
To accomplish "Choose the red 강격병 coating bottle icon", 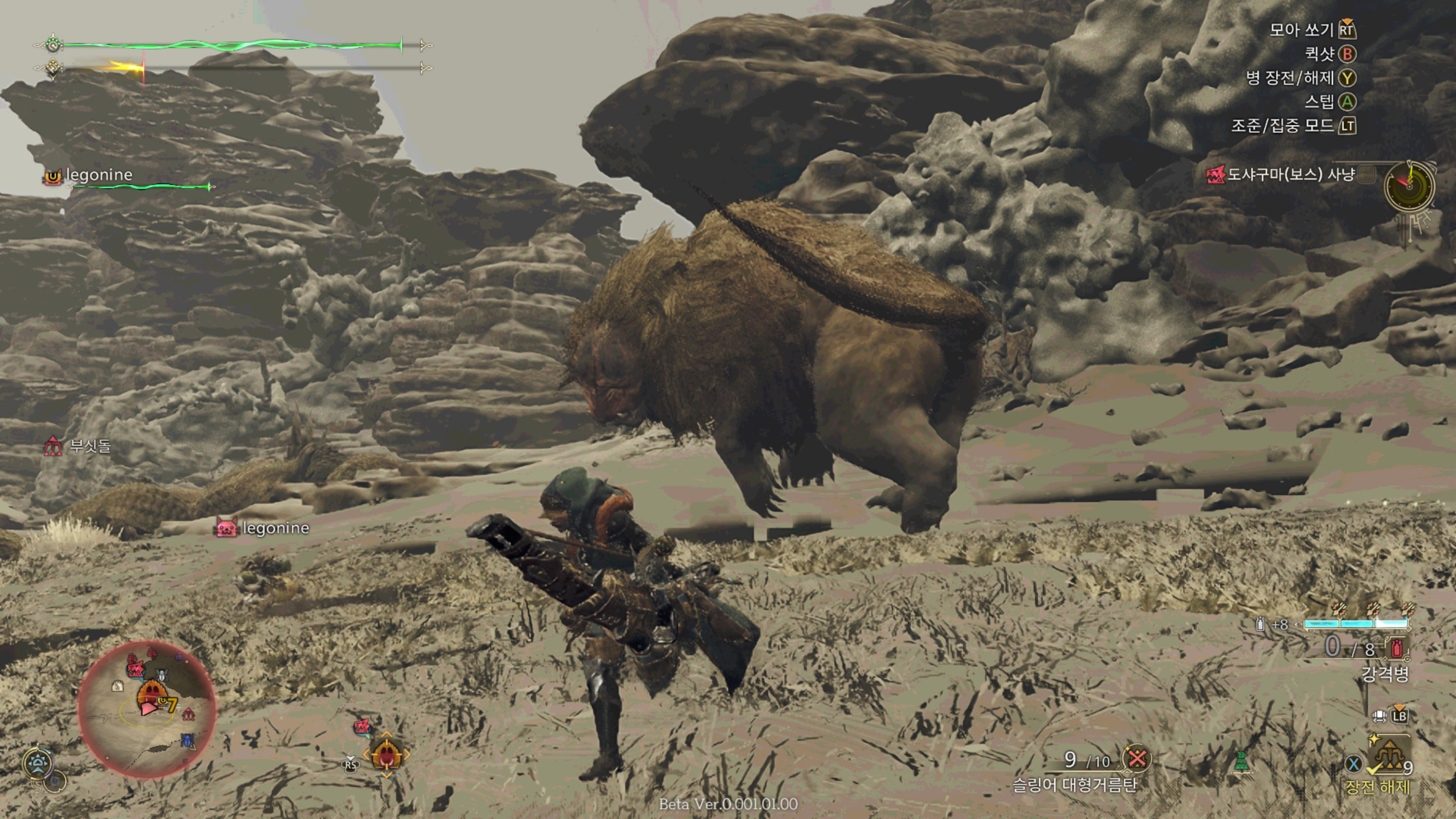I will 1396,648.
